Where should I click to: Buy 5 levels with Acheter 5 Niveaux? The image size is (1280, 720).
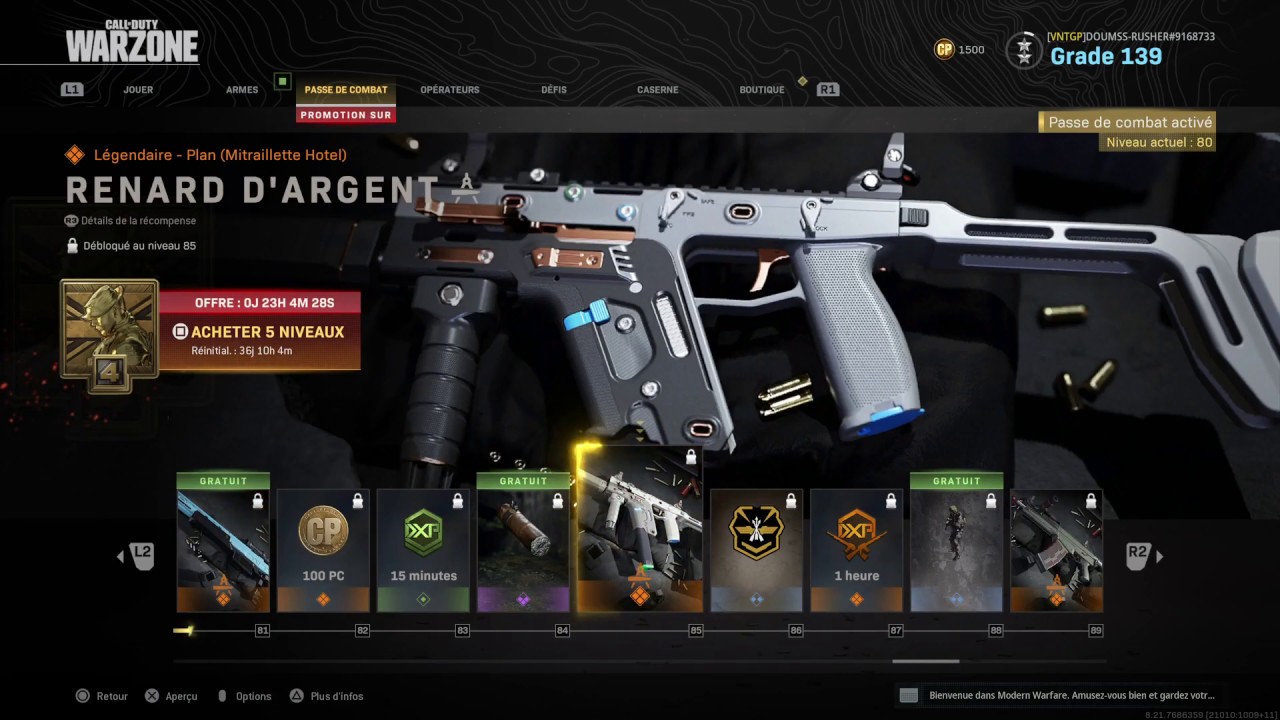(260, 332)
